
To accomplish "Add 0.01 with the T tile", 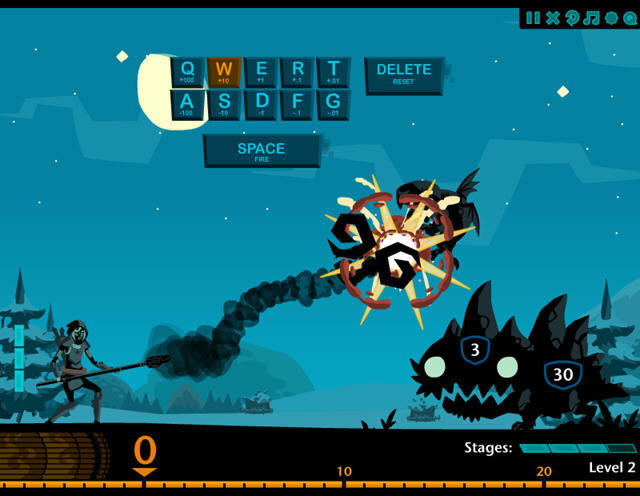I will coord(334,71).
